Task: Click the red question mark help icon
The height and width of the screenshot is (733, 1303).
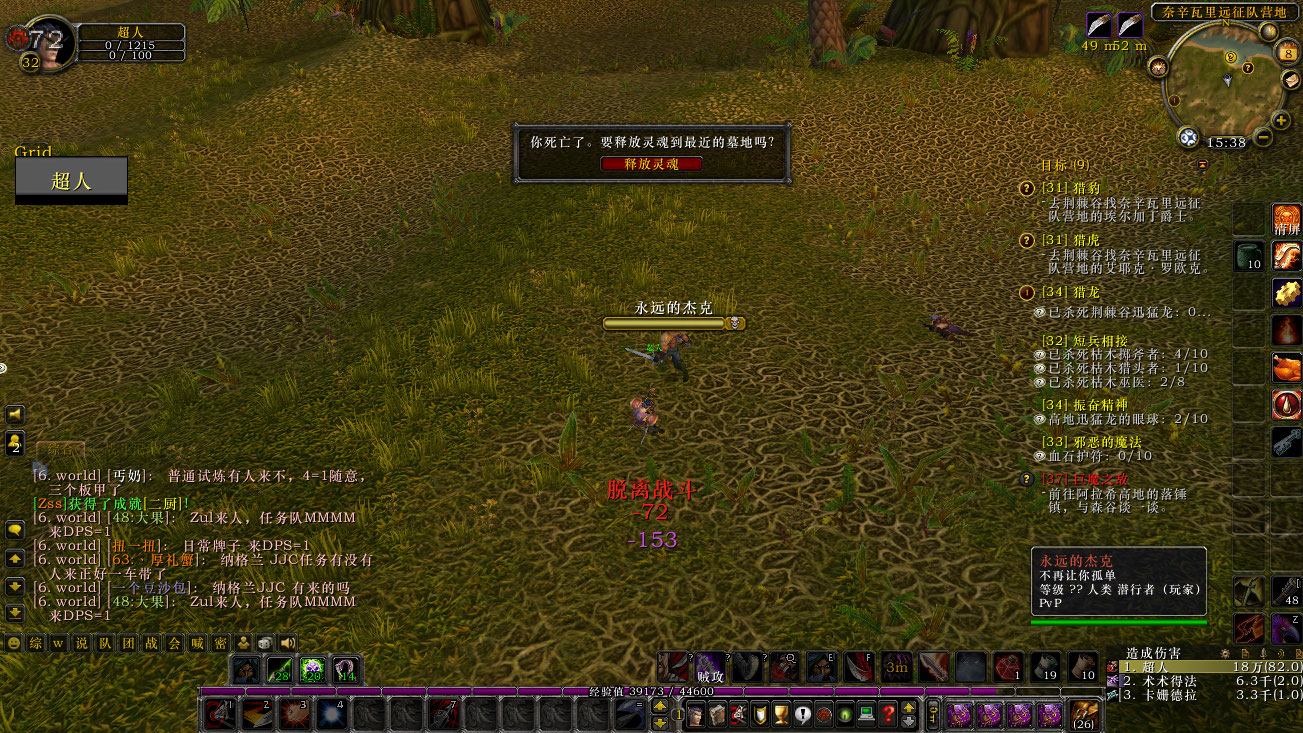Action: click(888, 714)
